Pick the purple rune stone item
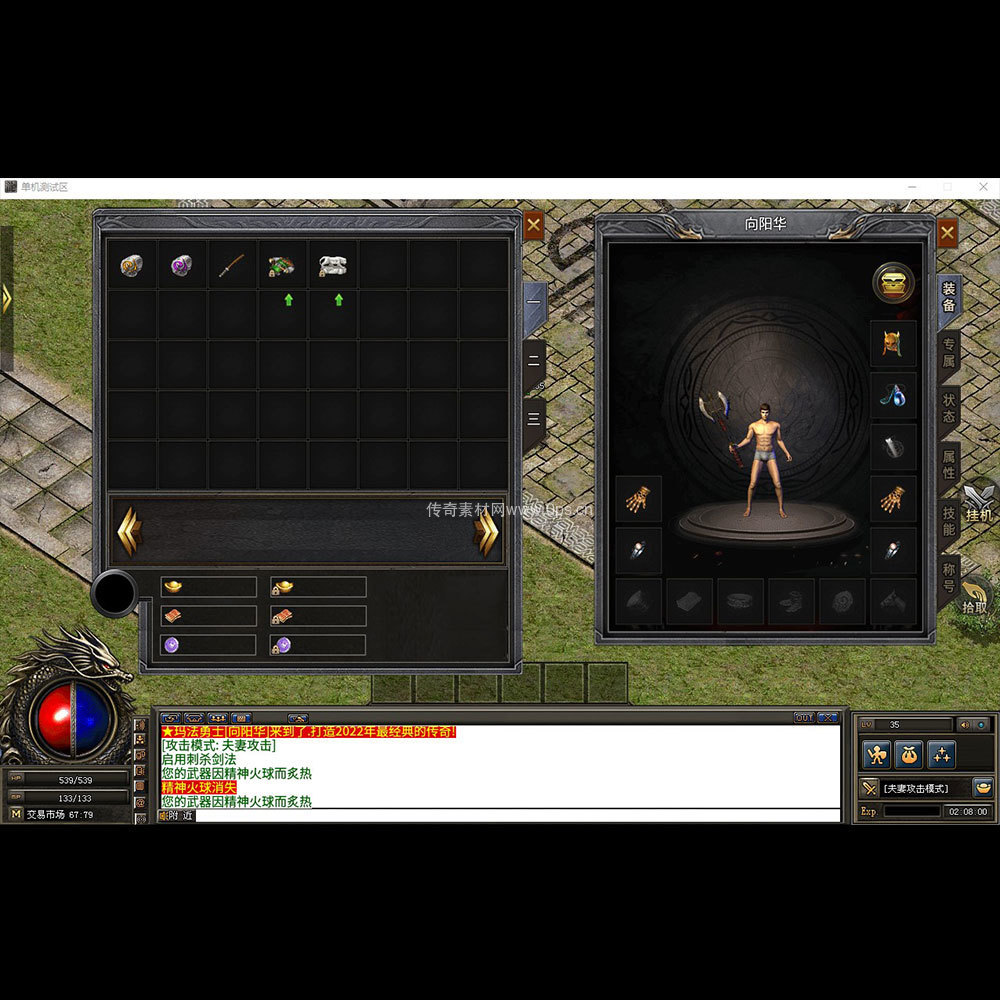 point(182,265)
